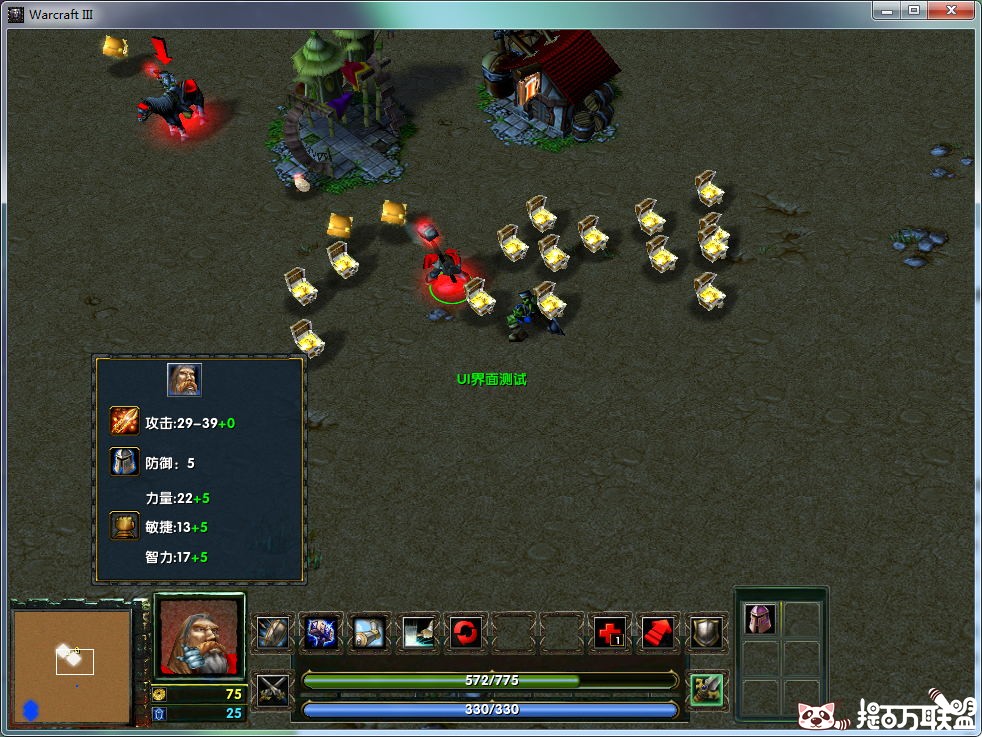The height and width of the screenshot is (737, 982).
Task: Cast the blue lightning bolt ability
Action: (320, 632)
